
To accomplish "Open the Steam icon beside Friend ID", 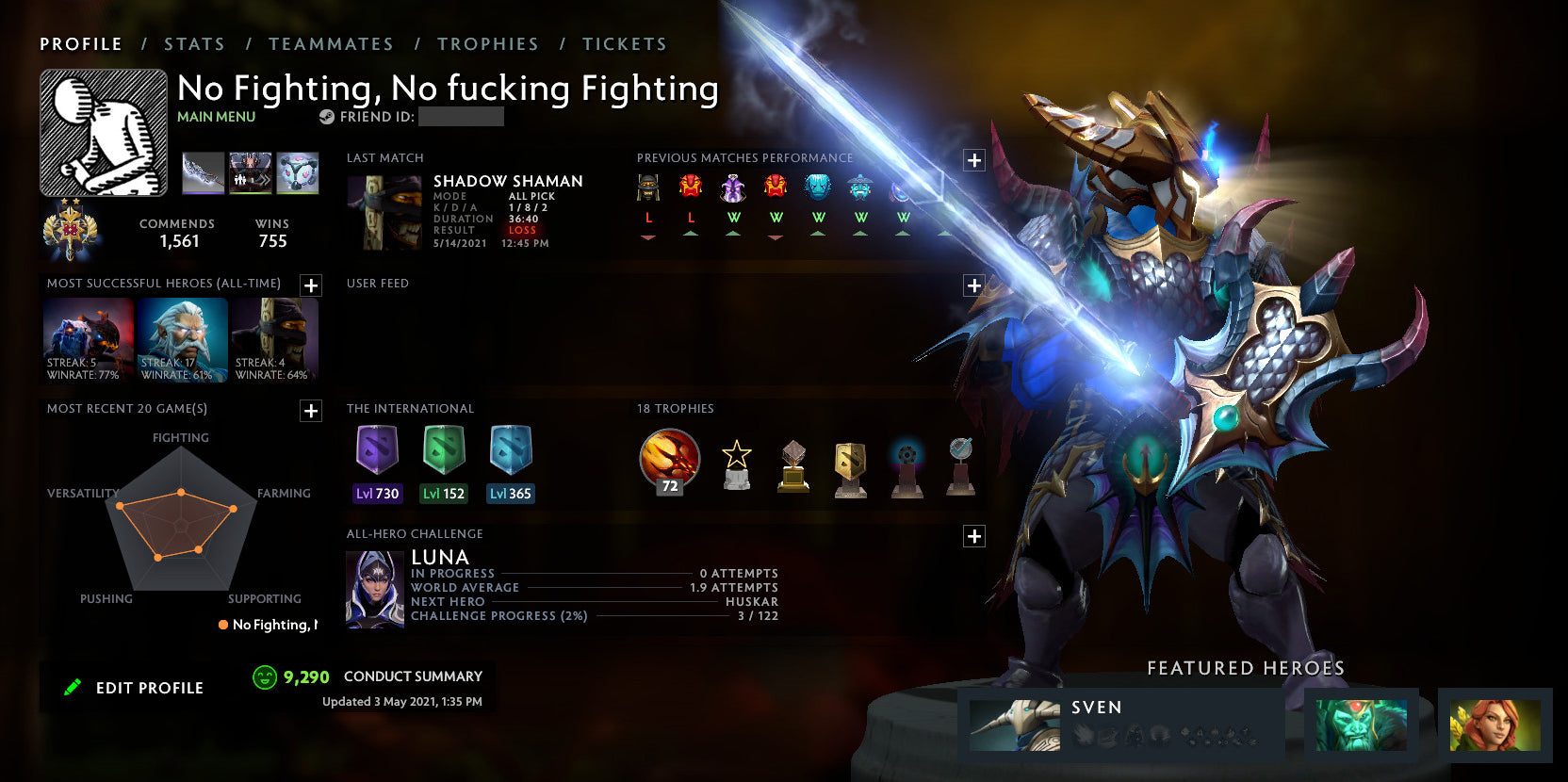I will pyautogui.click(x=326, y=117).
